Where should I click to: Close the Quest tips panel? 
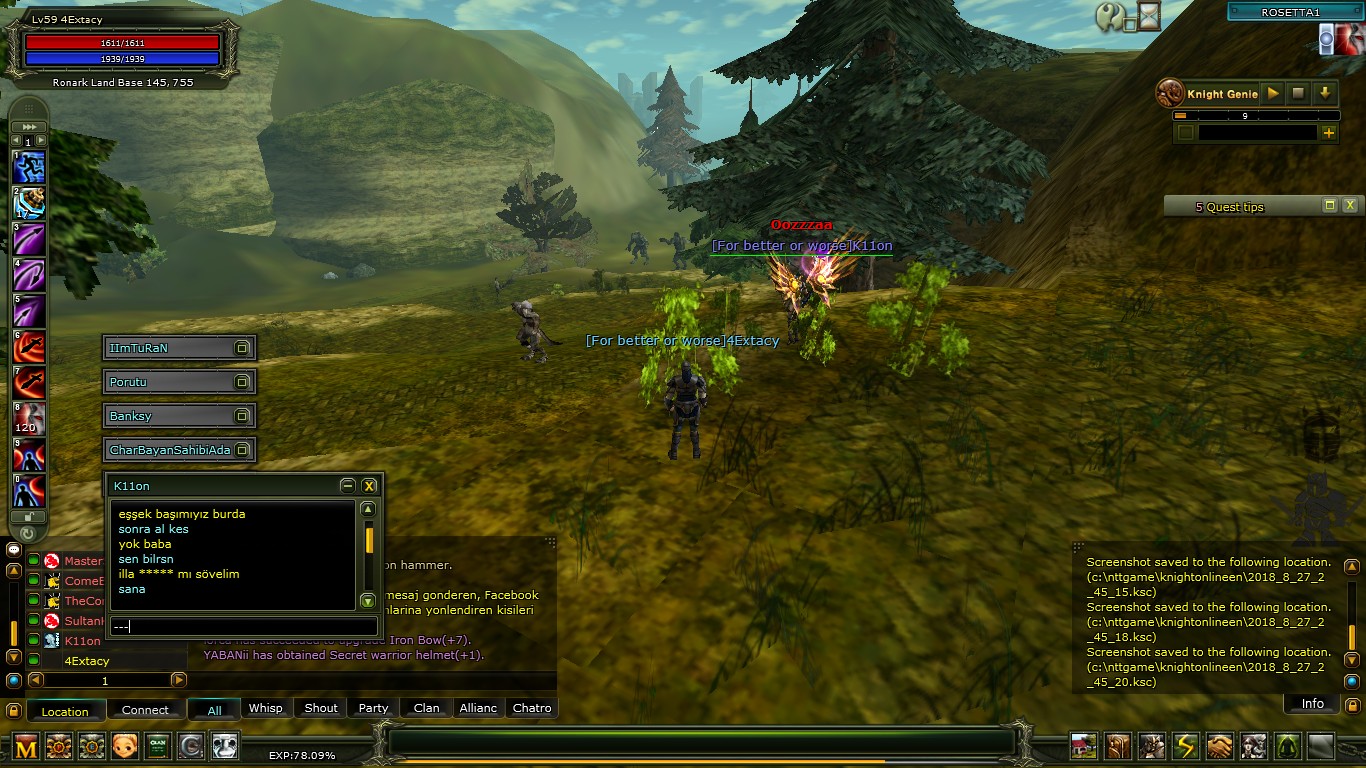point(1350,205)
